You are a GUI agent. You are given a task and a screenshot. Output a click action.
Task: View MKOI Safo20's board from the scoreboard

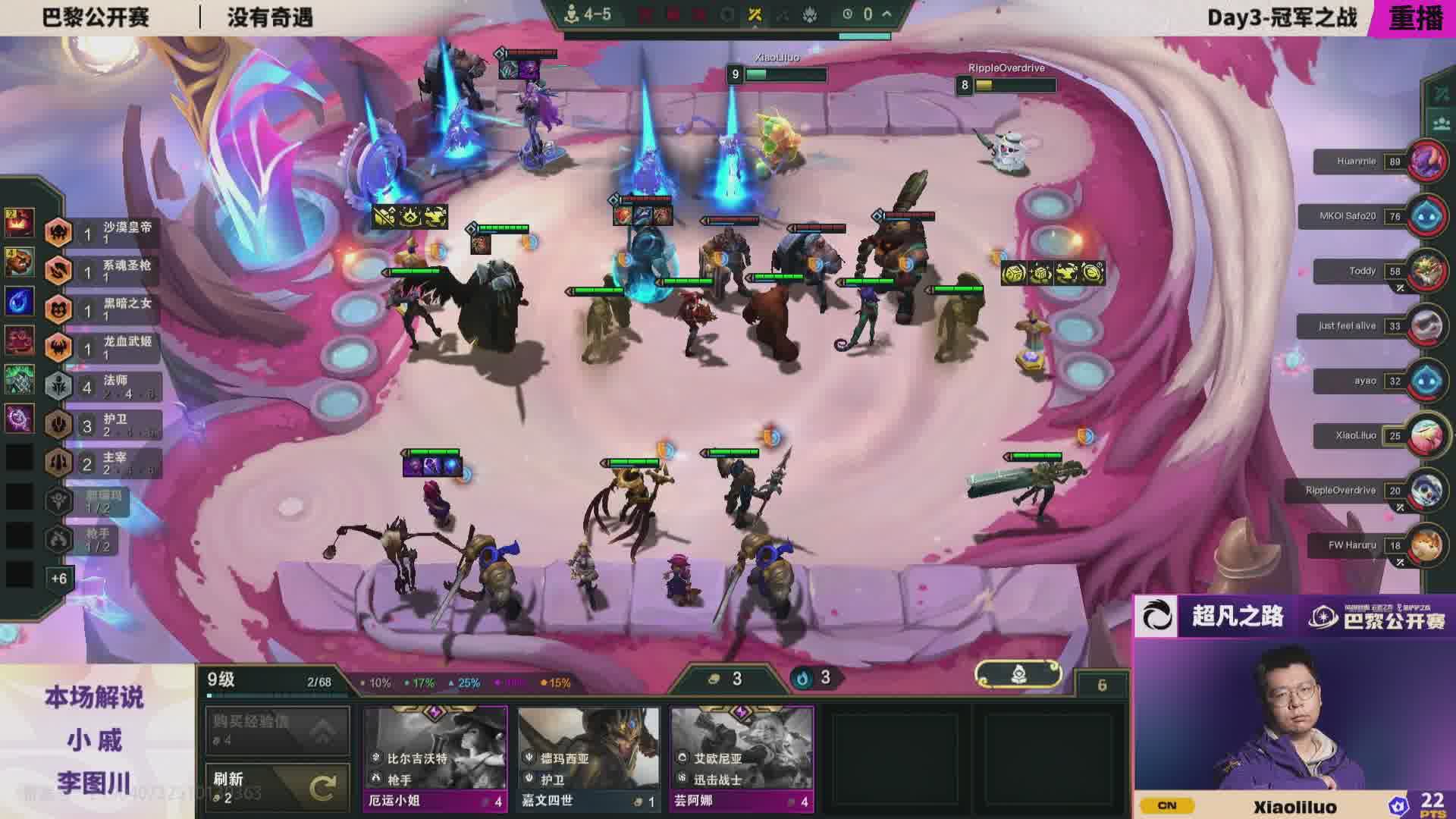click(x=1427, y=216)
